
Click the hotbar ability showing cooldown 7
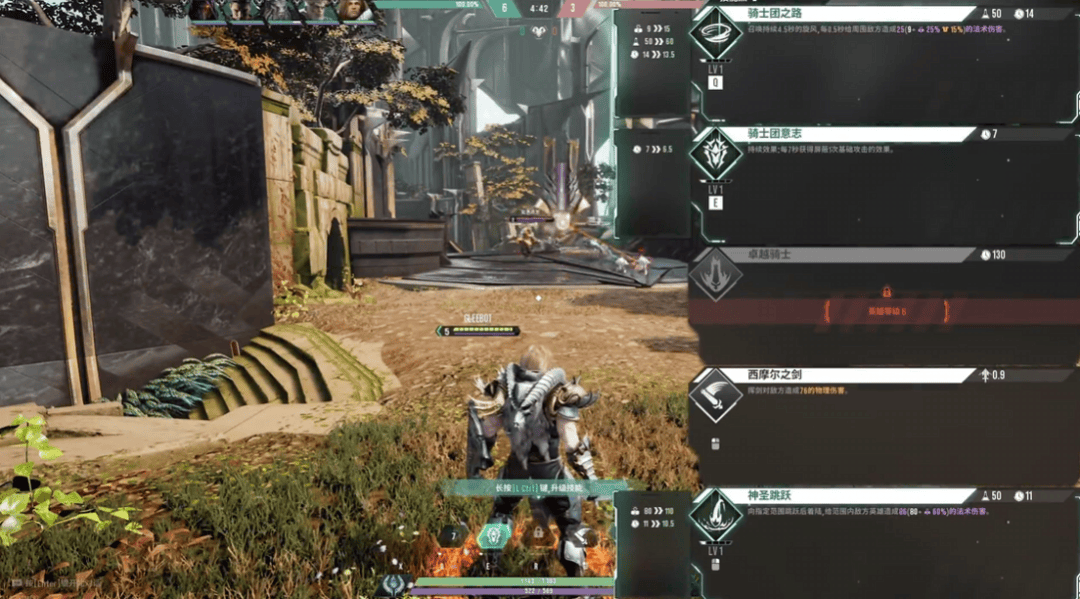[x=453, y=536]
